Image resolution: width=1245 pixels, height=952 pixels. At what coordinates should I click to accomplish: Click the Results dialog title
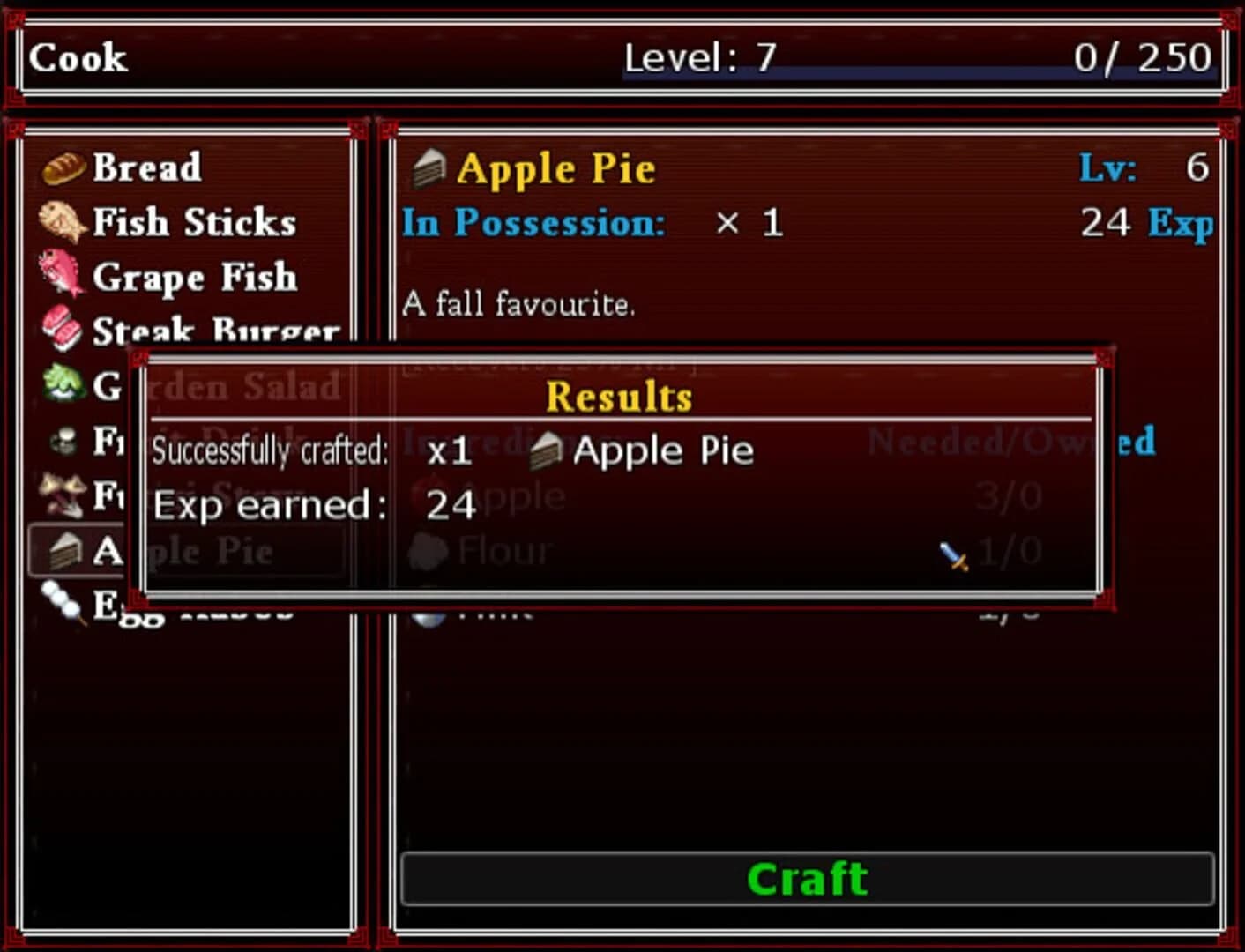pyautogui.click(x=617, y=394)
